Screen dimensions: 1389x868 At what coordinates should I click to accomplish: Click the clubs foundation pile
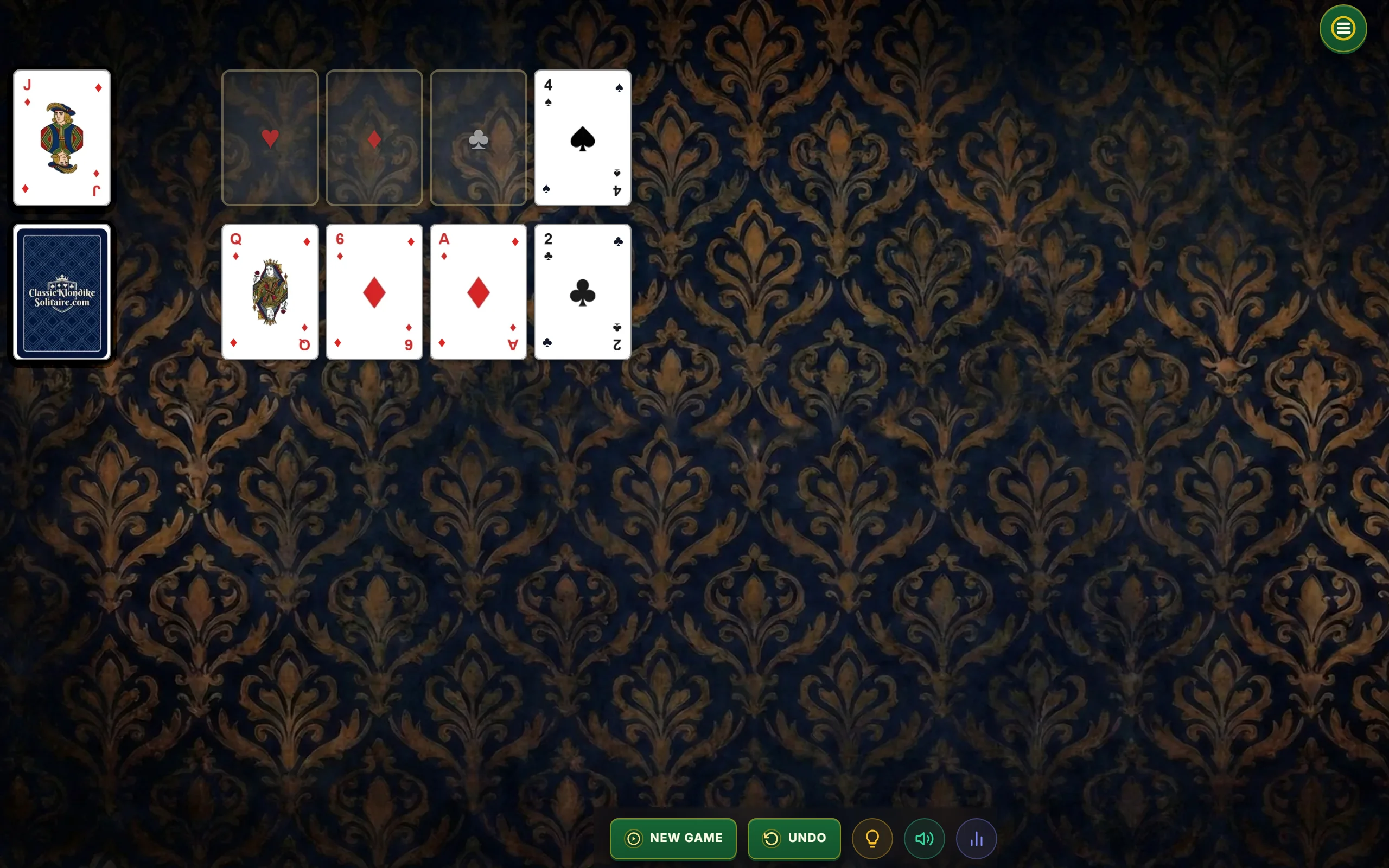click(x=477, y=138)
